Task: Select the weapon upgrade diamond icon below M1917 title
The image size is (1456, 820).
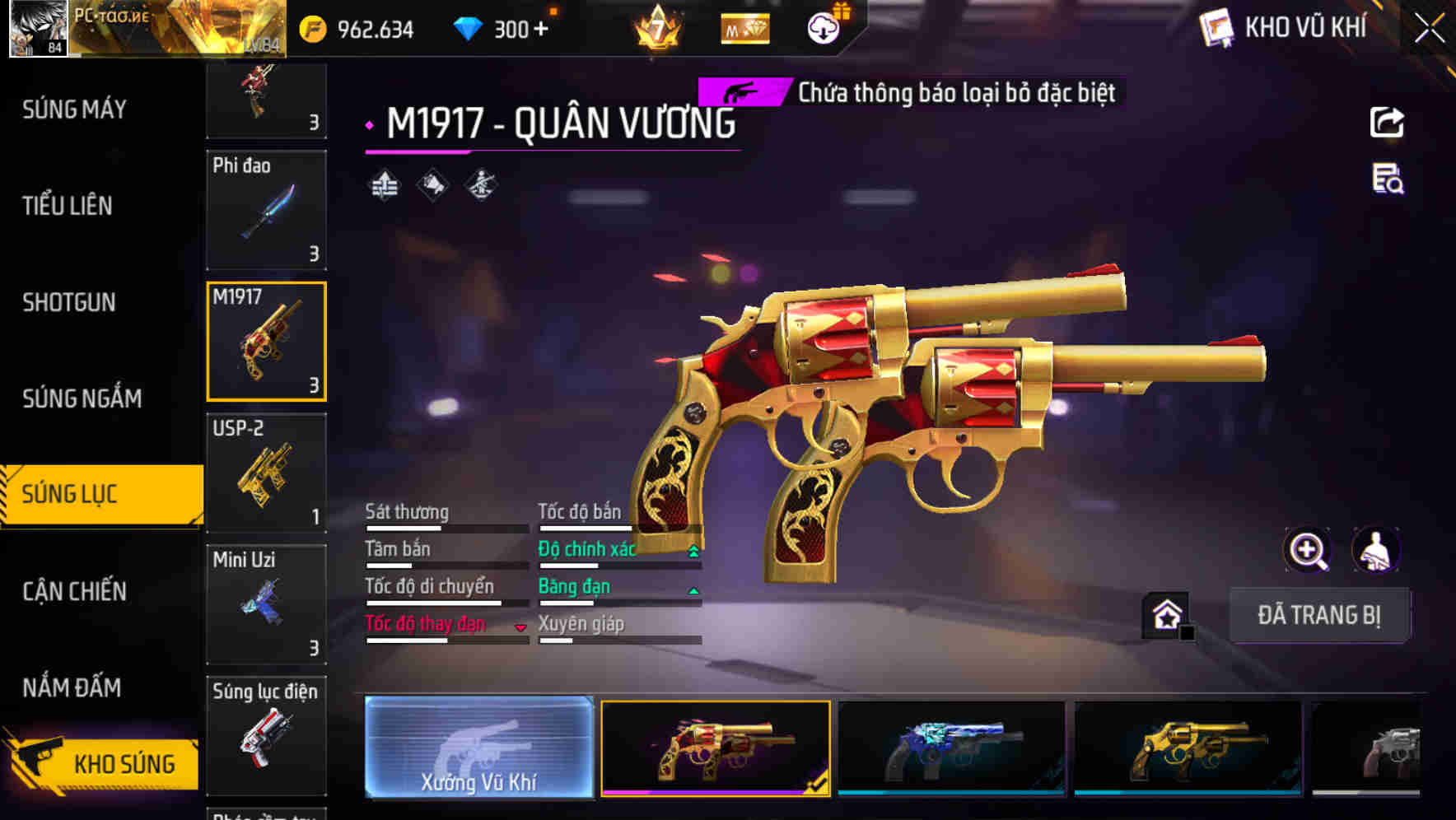Action: point(383,185)
